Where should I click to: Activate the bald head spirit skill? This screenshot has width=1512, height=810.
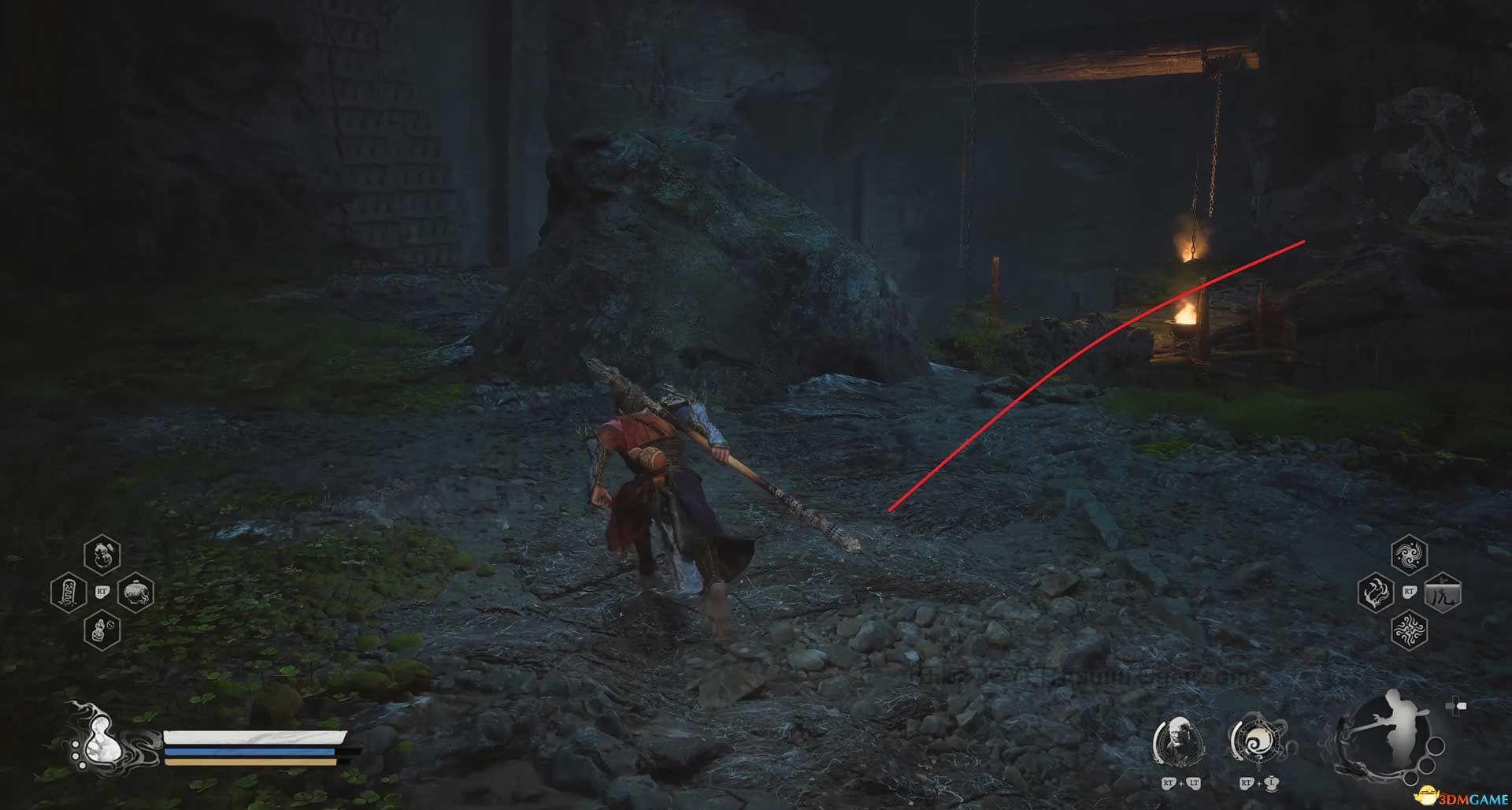[x=1179, y=739]
